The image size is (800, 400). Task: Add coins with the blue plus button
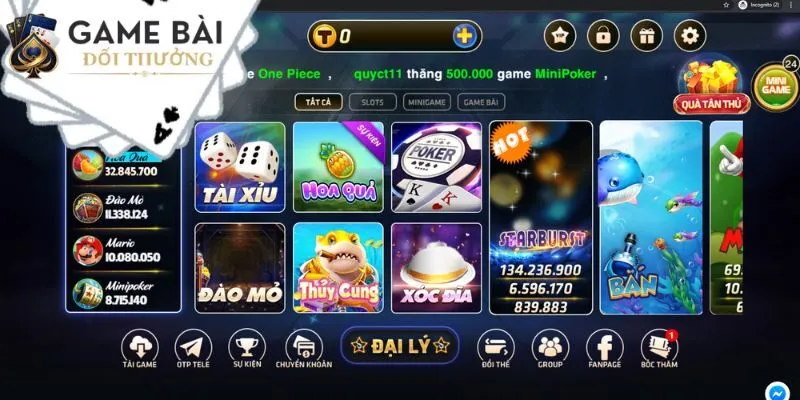pyautogui.click(x=465, y=37)
